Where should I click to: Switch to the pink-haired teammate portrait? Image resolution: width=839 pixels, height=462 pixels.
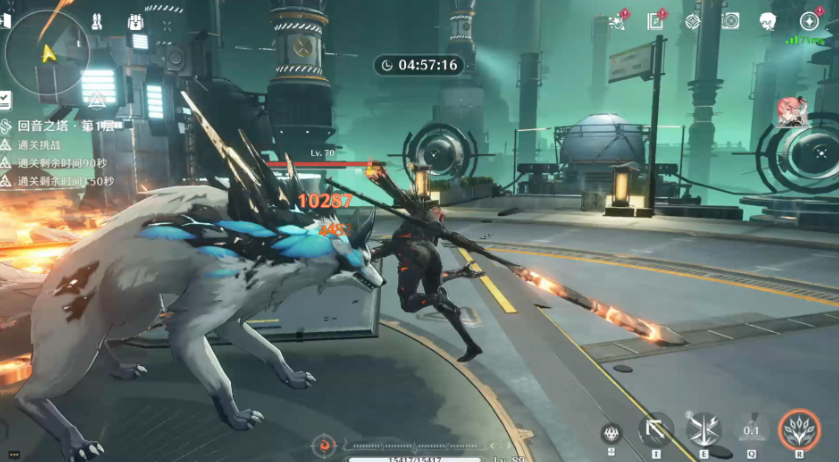tap(791, 110)
